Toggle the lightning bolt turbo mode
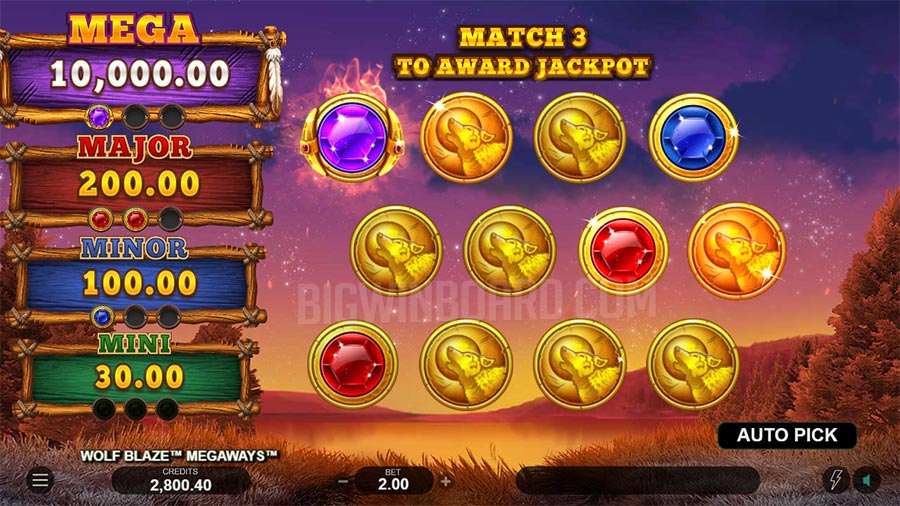 pyautogui.click(x=835, y=480)
